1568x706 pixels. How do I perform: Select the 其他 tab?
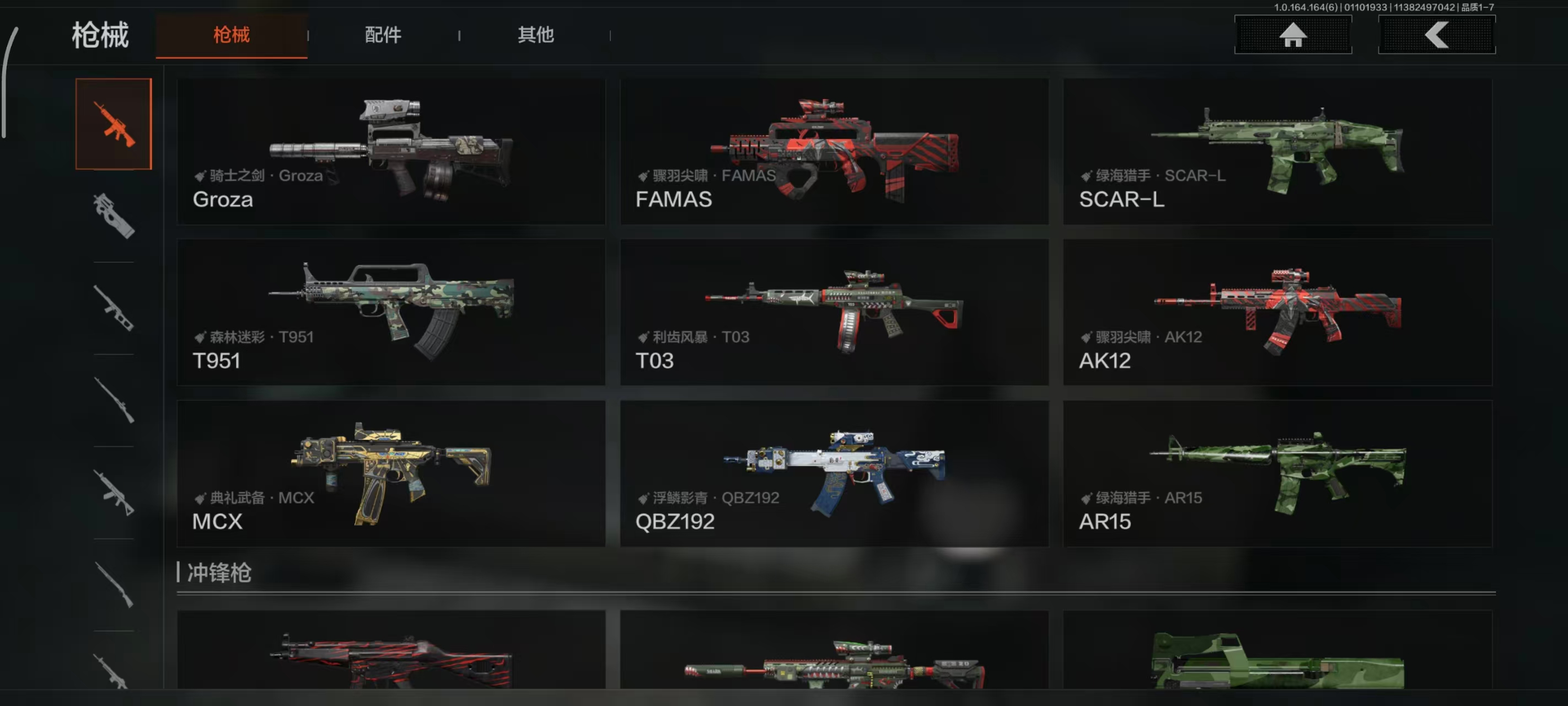[536, 35]
